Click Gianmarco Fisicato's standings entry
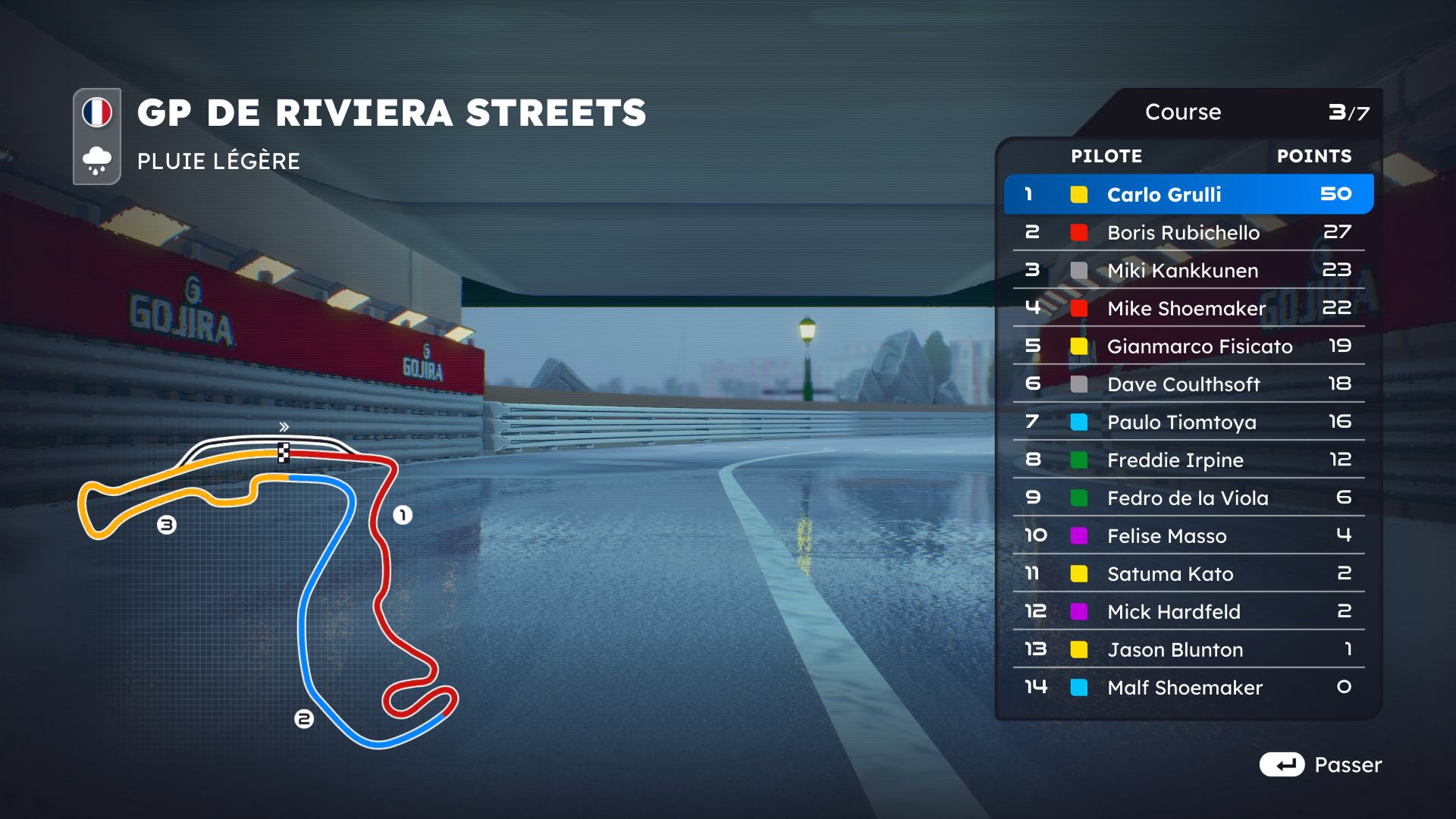Screen dimensions: 1456x819 click(x=1188, y=346)
